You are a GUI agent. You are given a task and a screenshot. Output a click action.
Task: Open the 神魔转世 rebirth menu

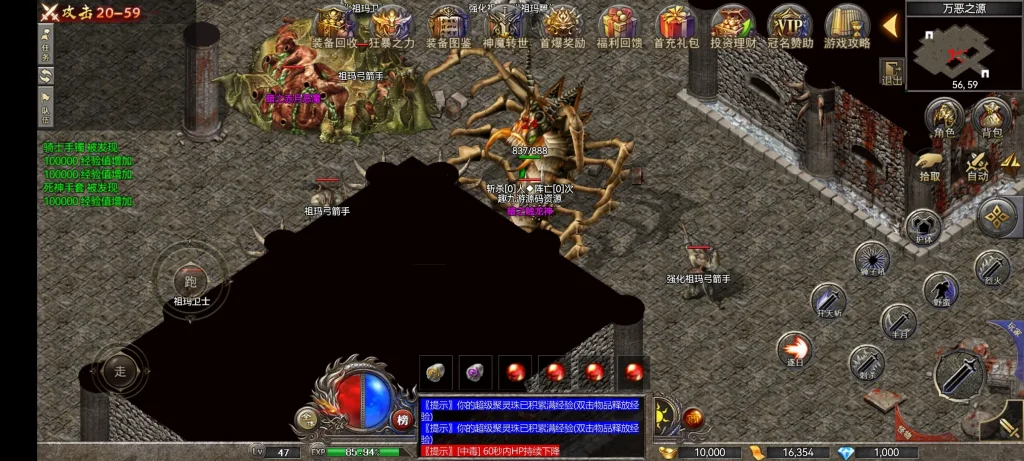tap(505, 25)
